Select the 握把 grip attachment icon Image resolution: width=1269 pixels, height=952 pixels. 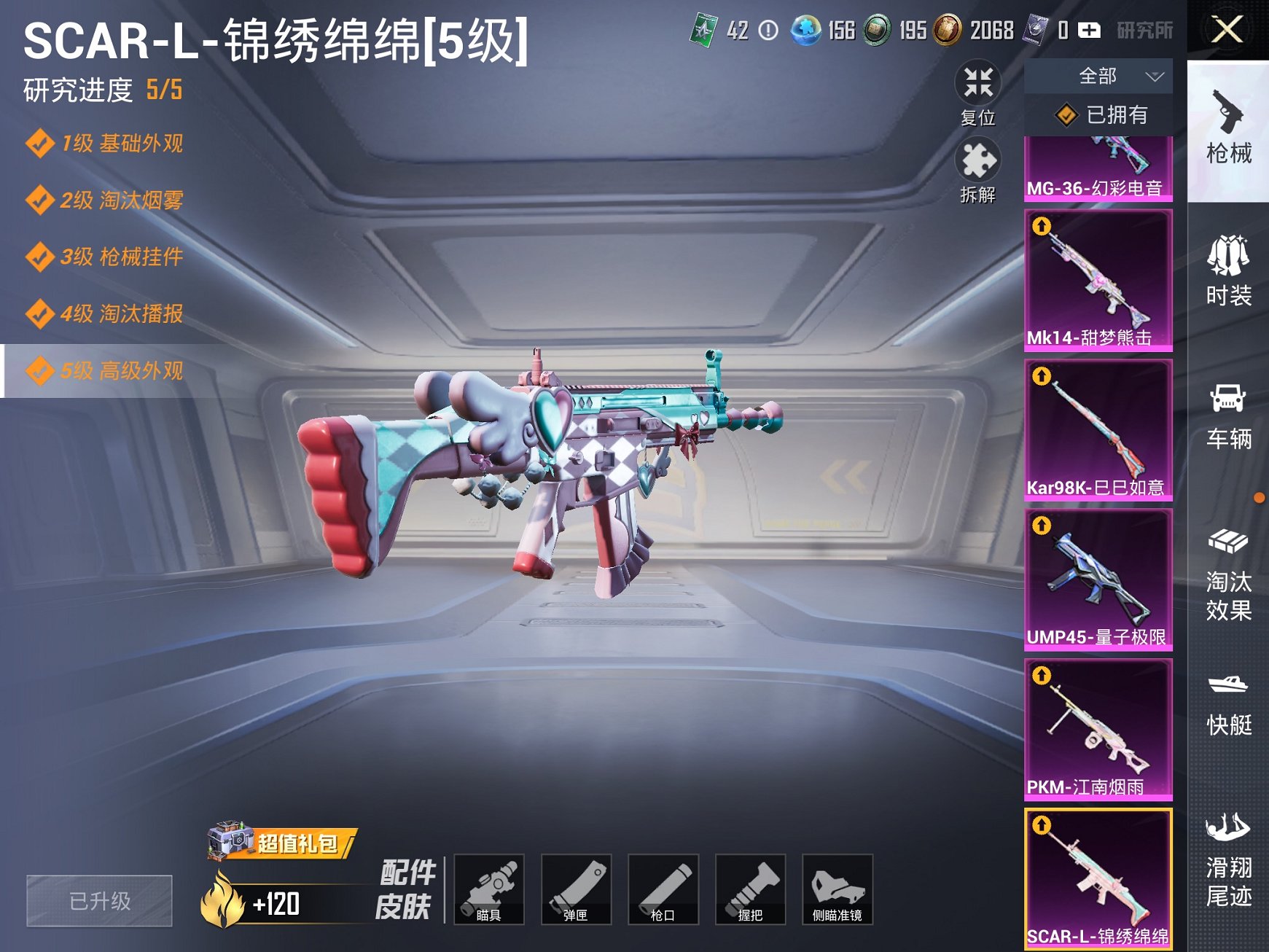(x=749, y=886)
